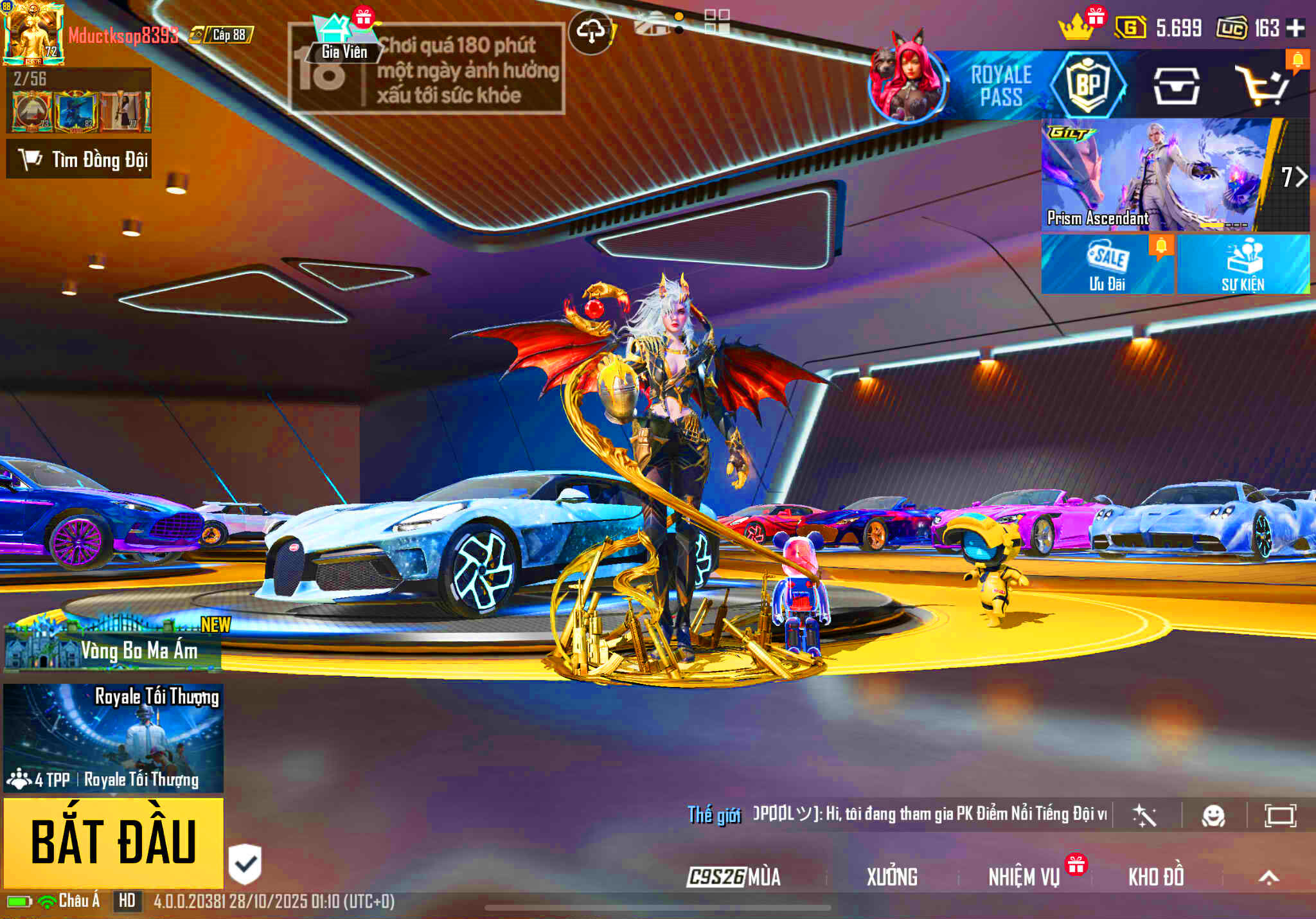Open the Royale Tối Thượng mode selector
1316x919 pixels.
point(114,738)
